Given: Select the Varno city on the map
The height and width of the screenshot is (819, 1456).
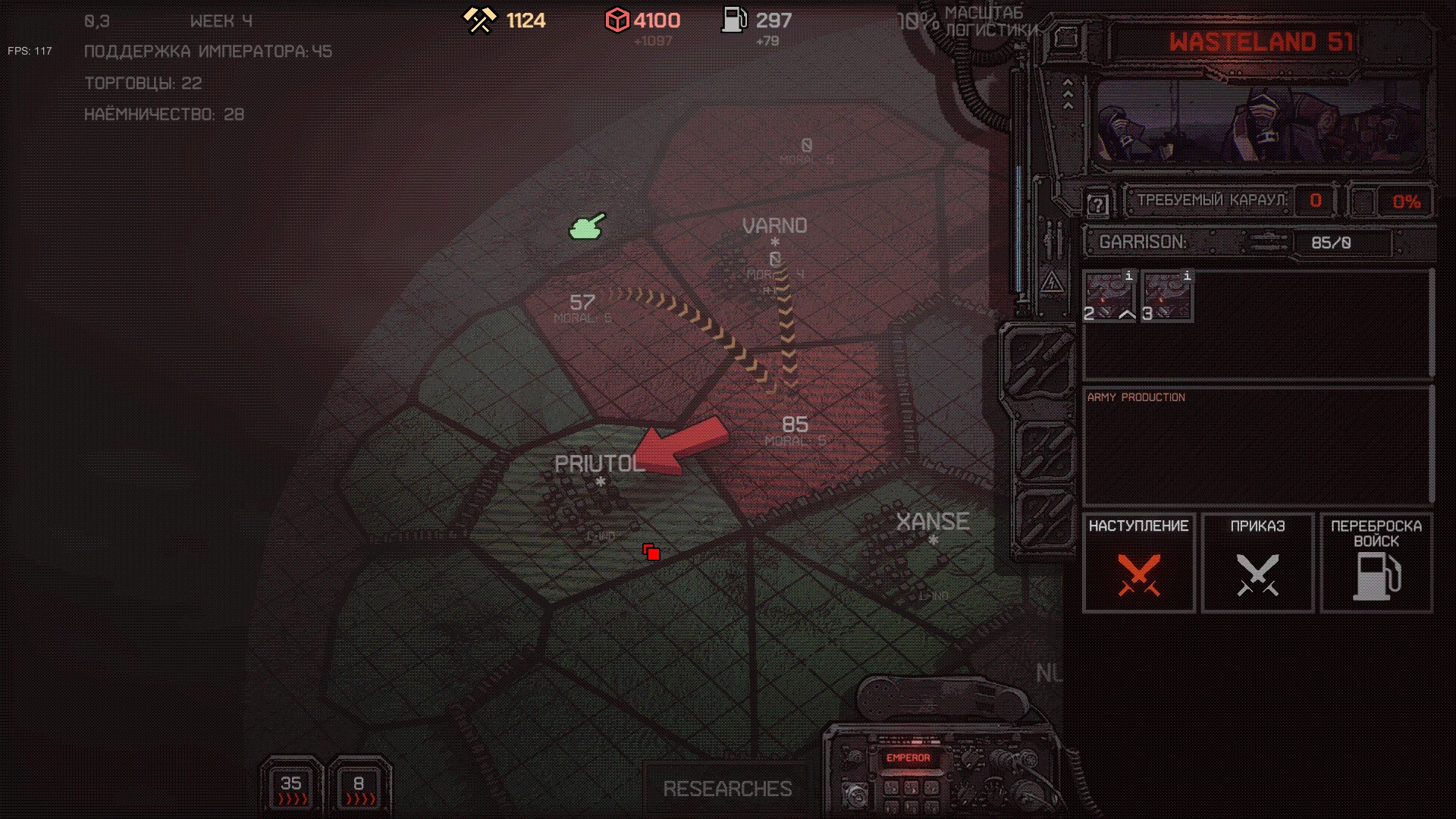Looking at the screenshot, I should (774, 226).
